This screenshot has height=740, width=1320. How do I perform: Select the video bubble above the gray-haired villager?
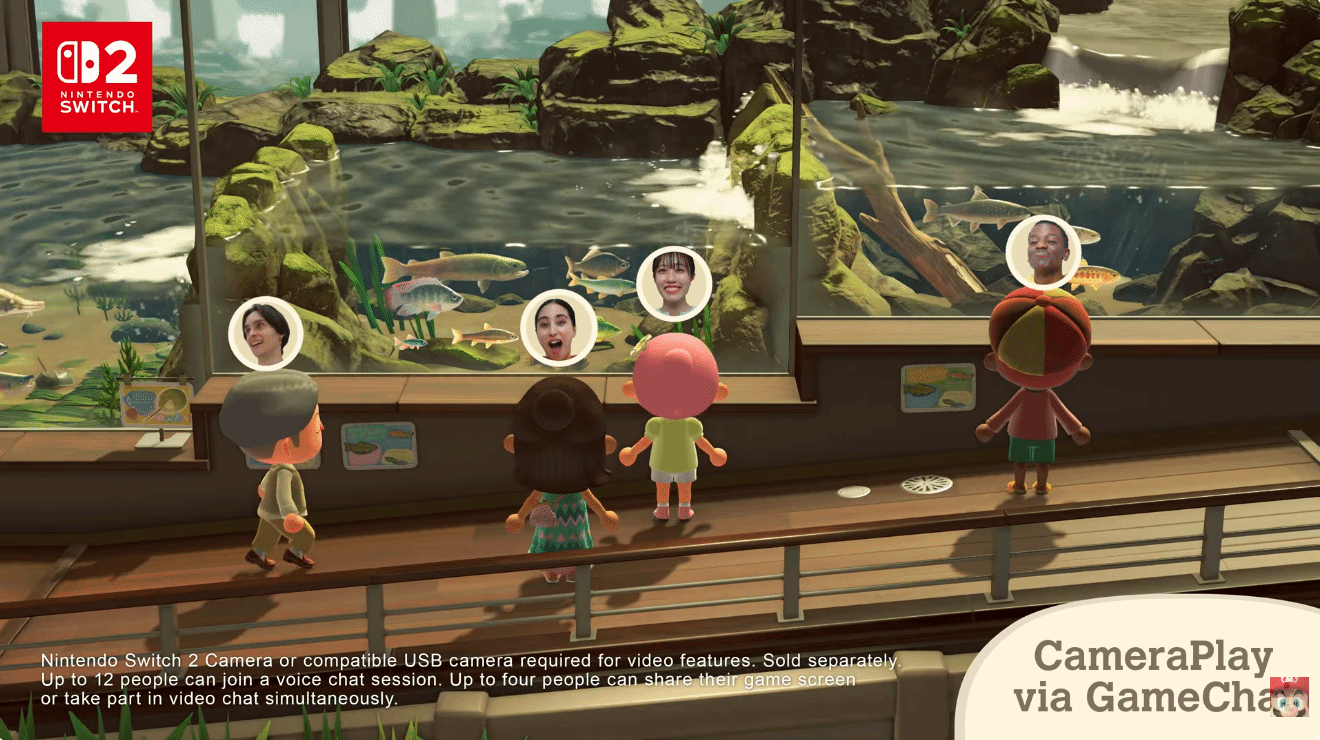tap(266, 333)
